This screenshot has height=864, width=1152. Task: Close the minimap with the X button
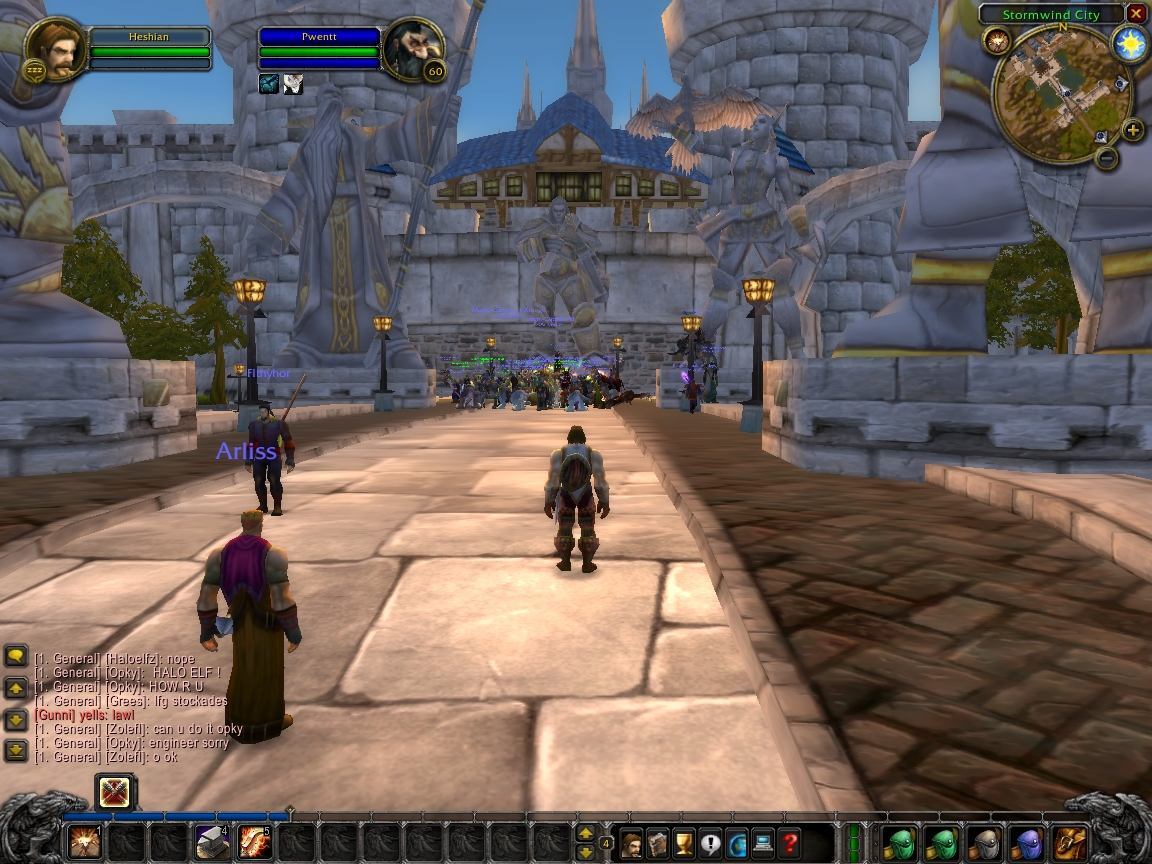pos(1135,14)
